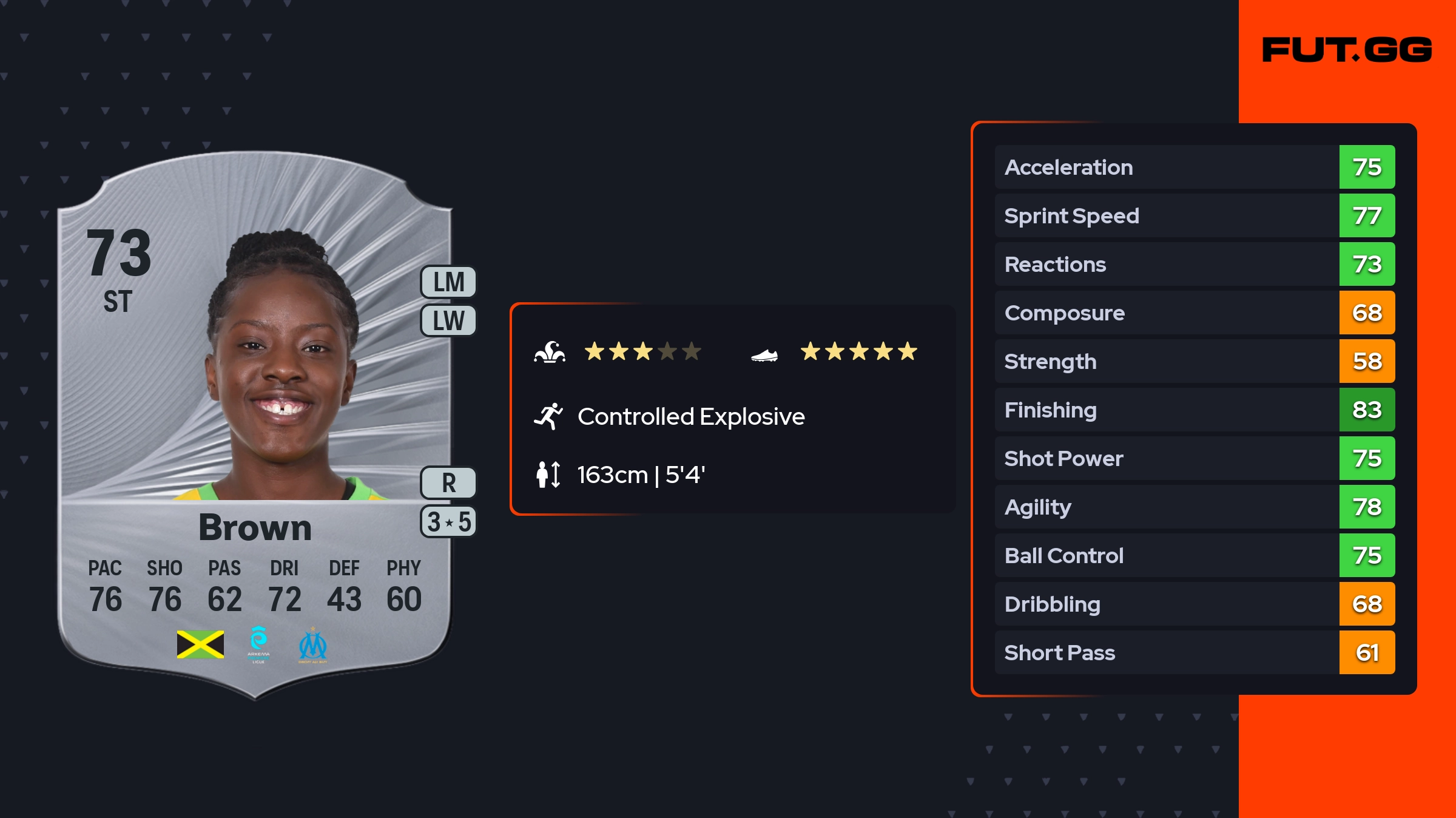Select the Finishing stat row
This screenshot has height=818, width=1456.
(1194, 410)
